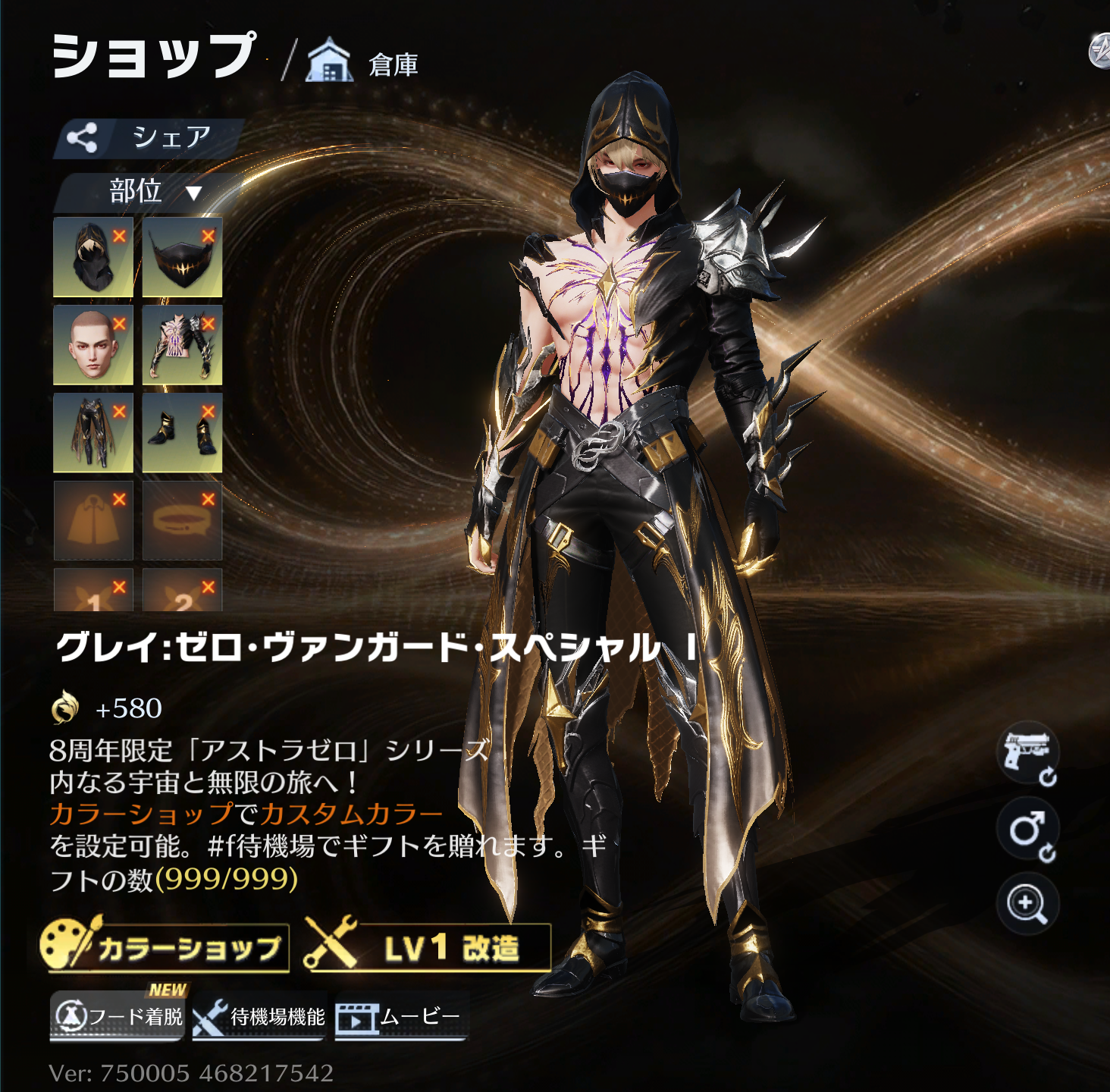The height and width of the screenshot is (1092, 1110).
Task: Play the ムービー movie preview
Action: tap(400, 1016)
